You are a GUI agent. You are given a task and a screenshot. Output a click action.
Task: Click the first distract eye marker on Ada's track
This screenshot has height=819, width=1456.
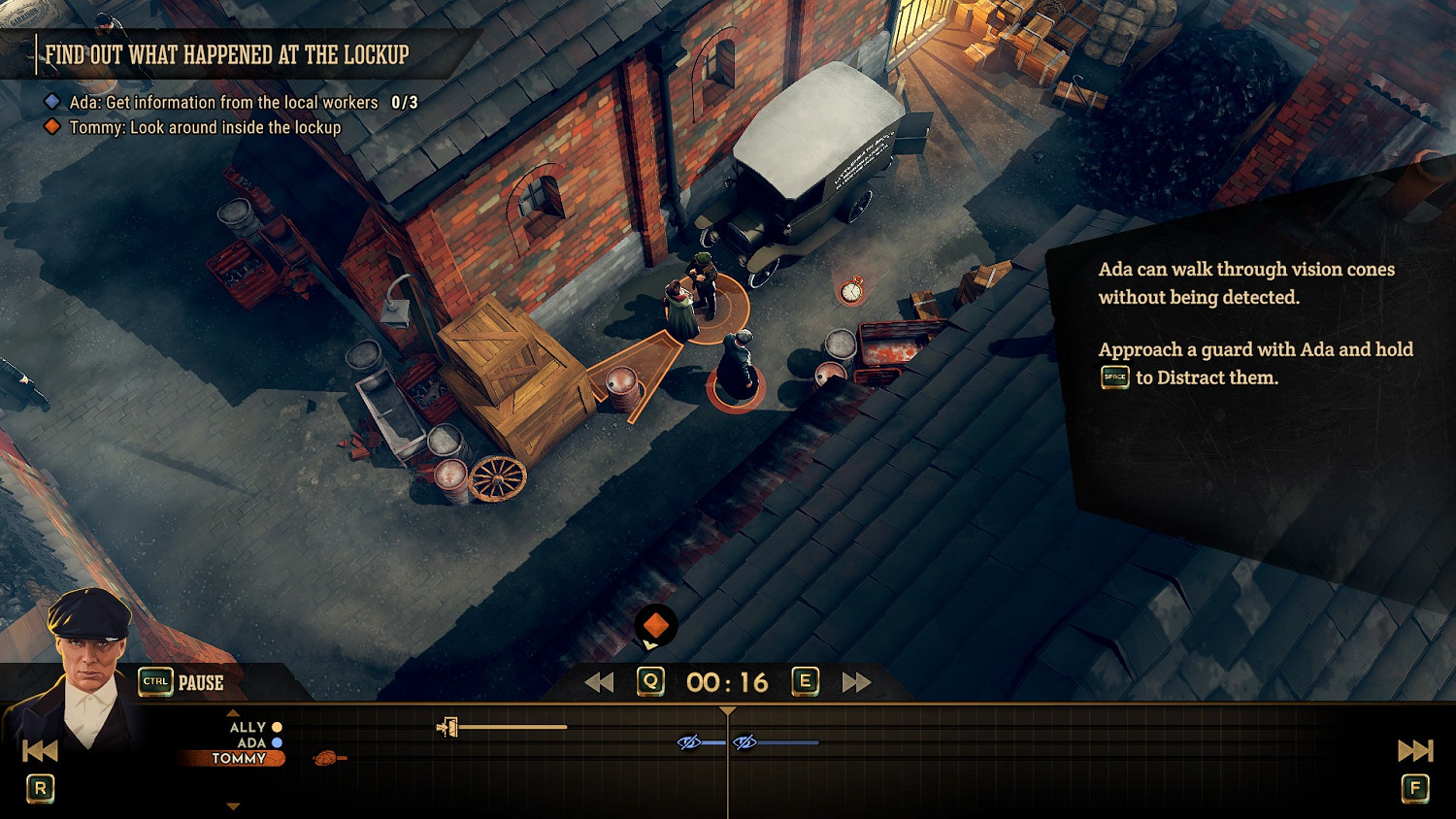[688, 742]
